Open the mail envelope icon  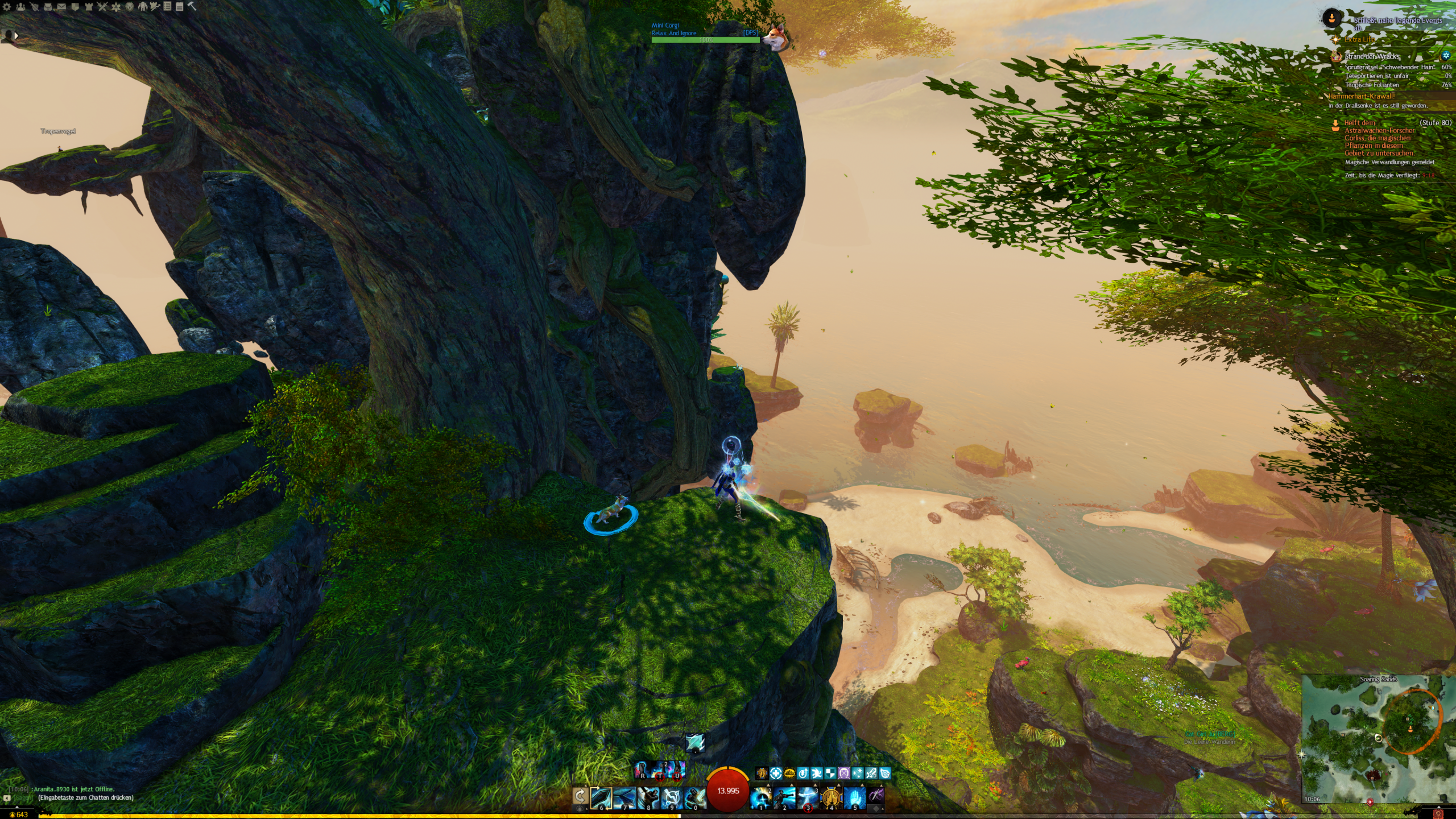point(61,7)
